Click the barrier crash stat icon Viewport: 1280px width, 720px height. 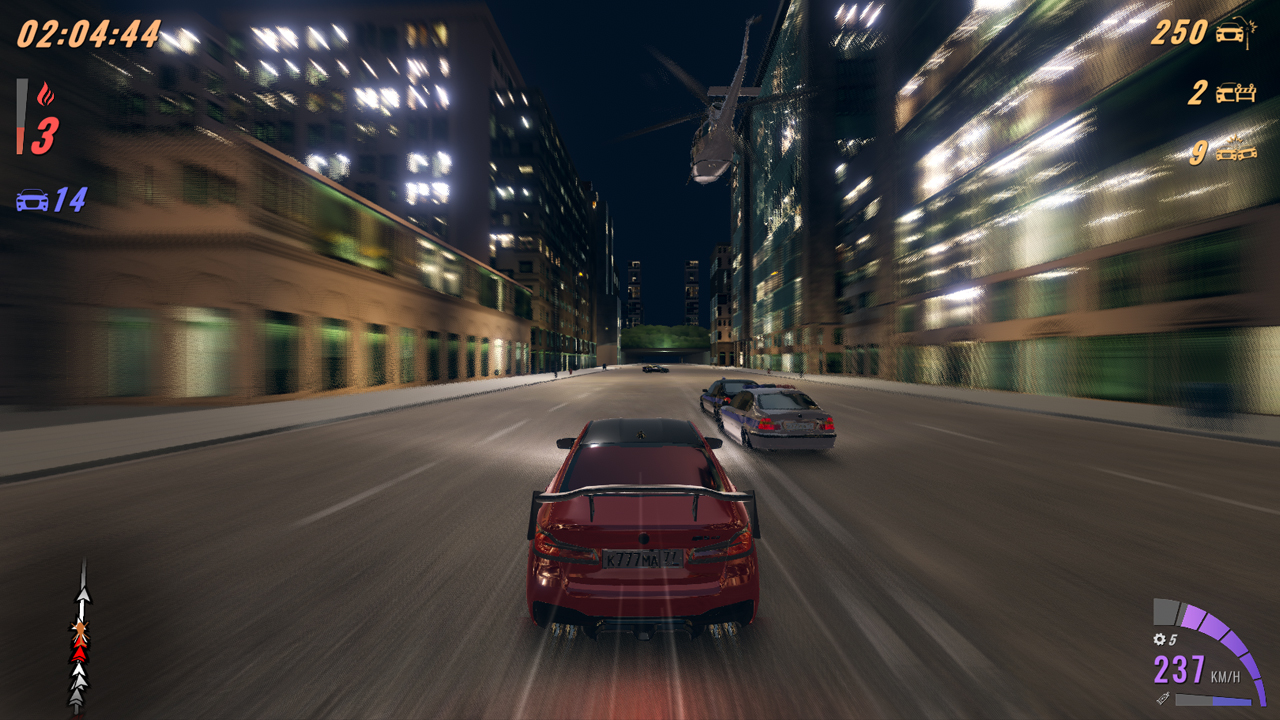[1236, 92]
